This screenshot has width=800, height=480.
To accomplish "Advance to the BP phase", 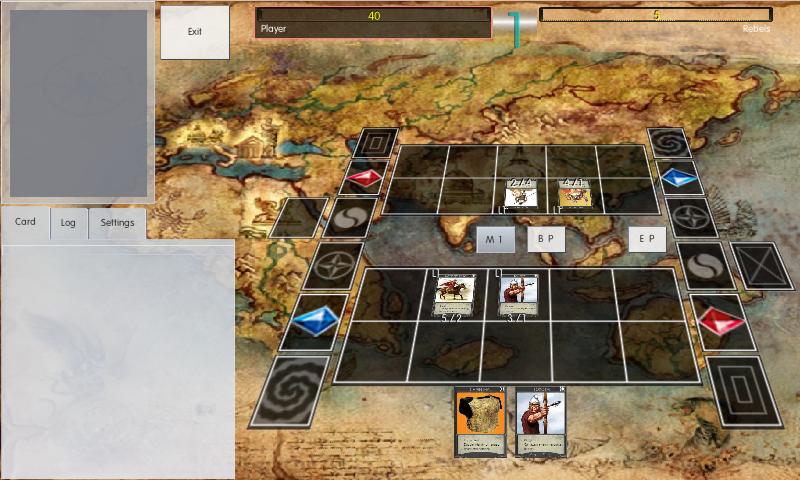I will [x=546, y=240].
